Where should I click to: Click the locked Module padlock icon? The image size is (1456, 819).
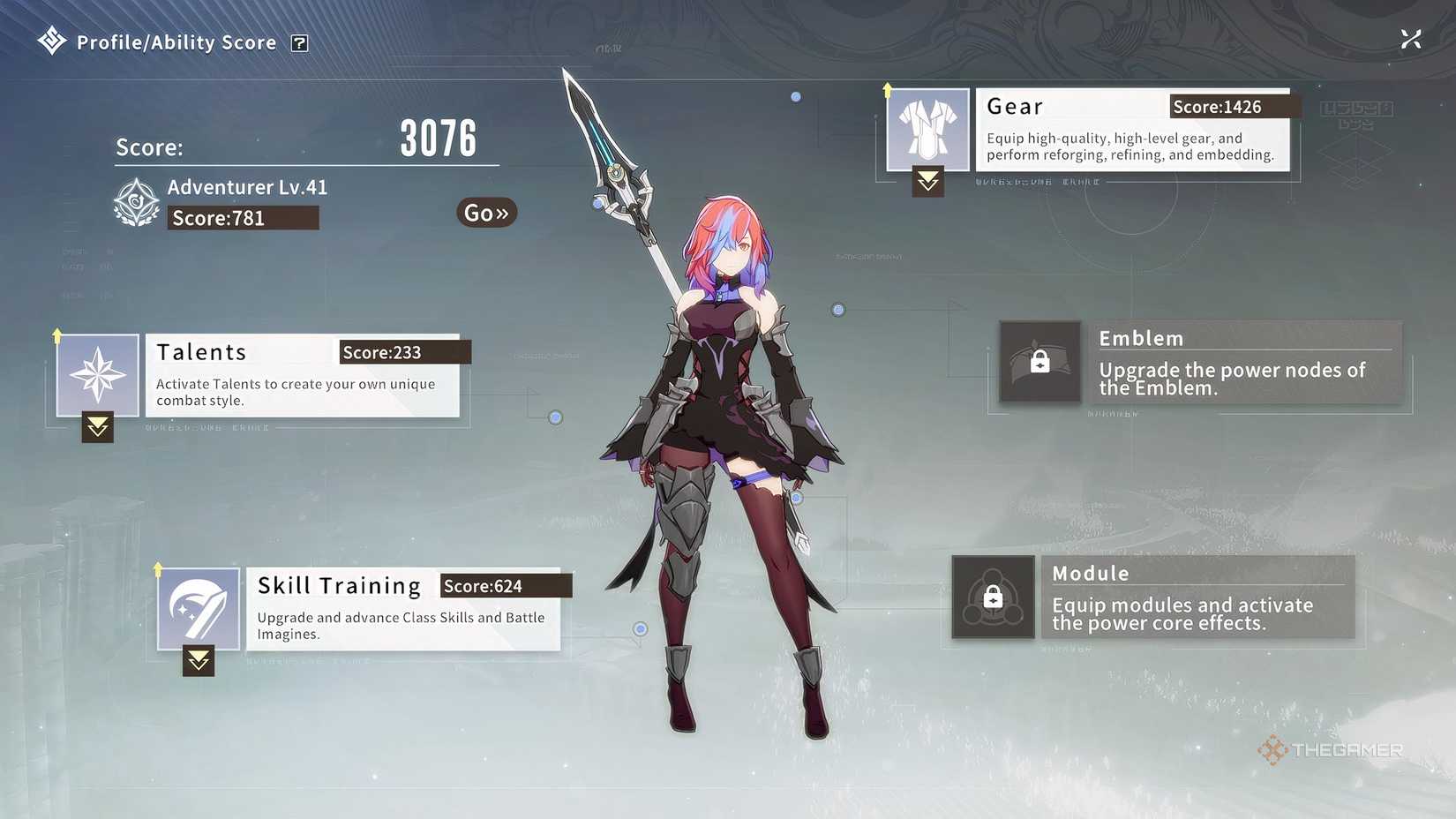click(x=993, y=596)
